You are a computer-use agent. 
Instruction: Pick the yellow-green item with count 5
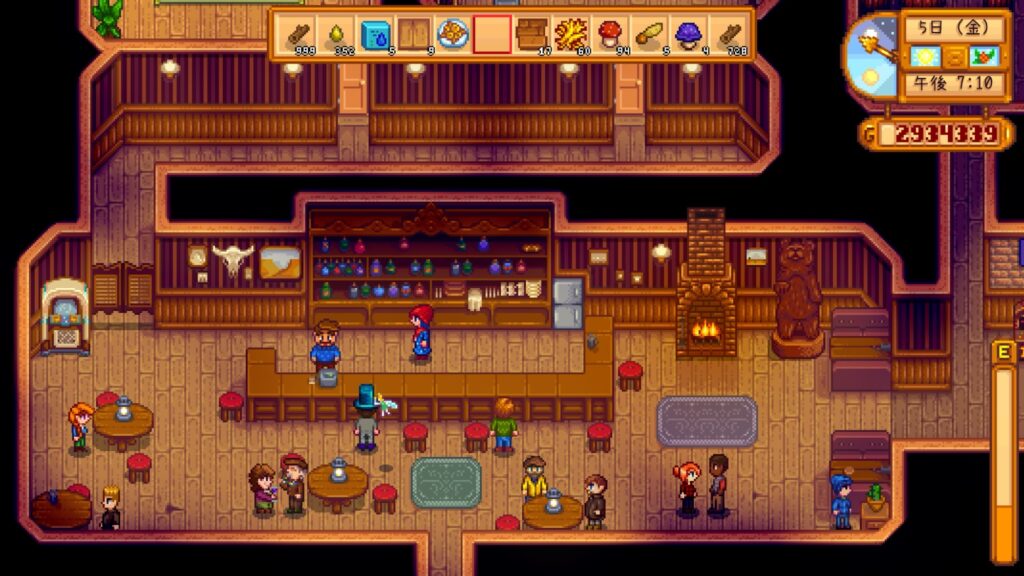pyautogui.click(x=648, y=35)
